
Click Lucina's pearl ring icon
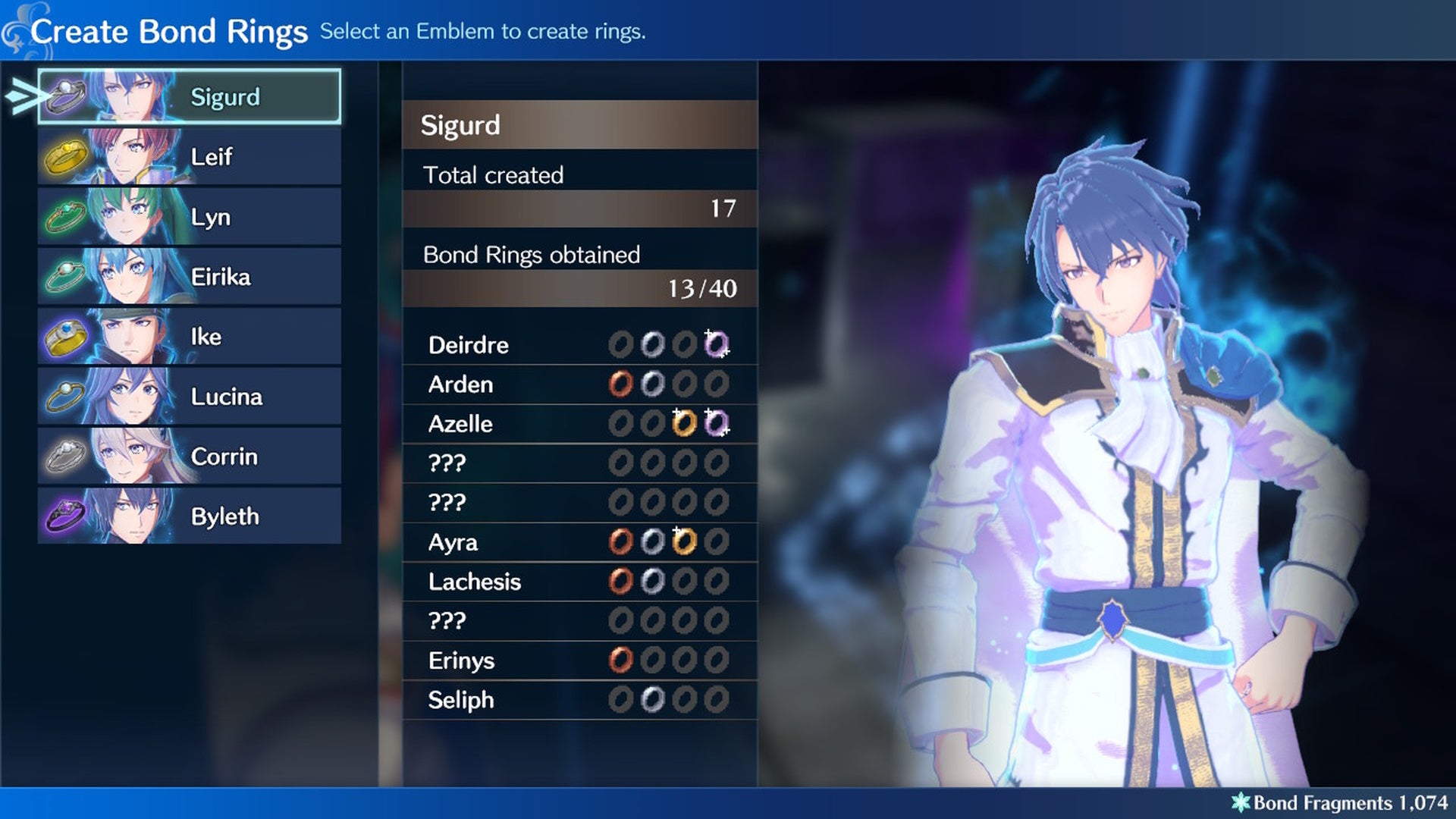click(67, 394)
